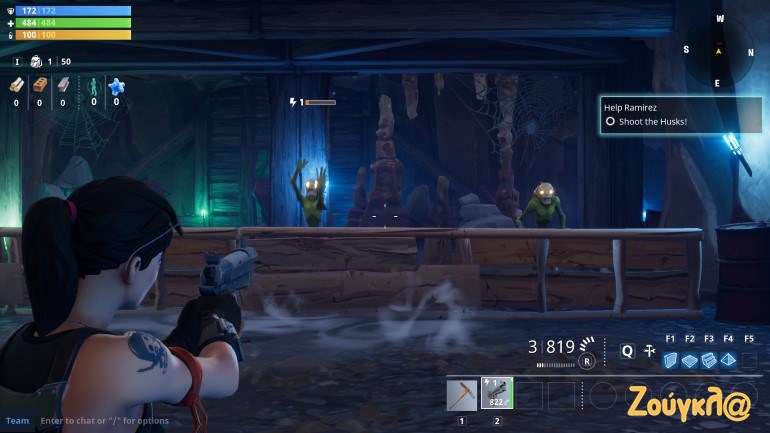Click the metal beam resource icon
Screen dimensions: 770x433
pyautogui.click(x=62, y=86)
